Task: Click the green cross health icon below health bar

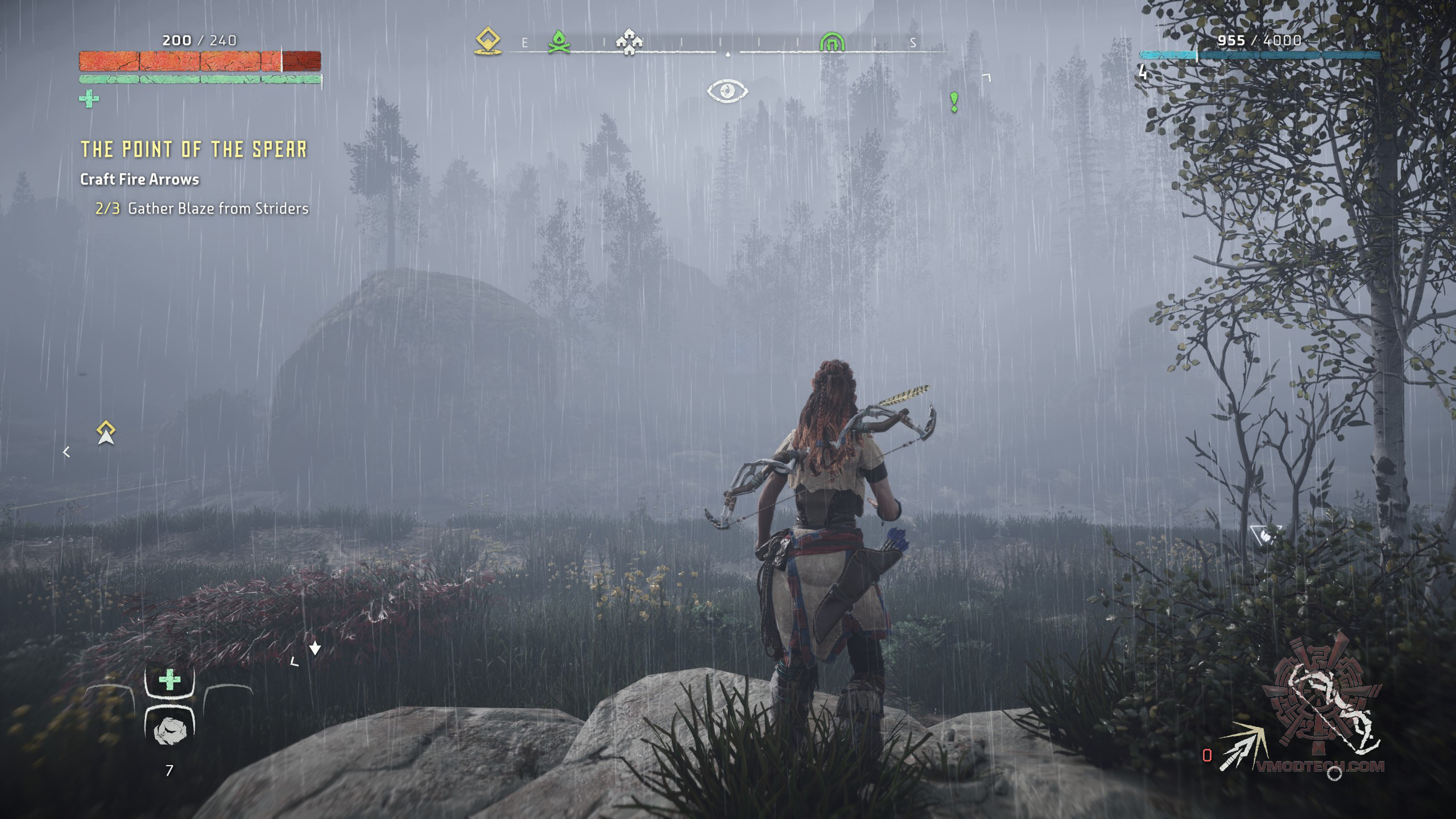Action: [x=89, y=99]
